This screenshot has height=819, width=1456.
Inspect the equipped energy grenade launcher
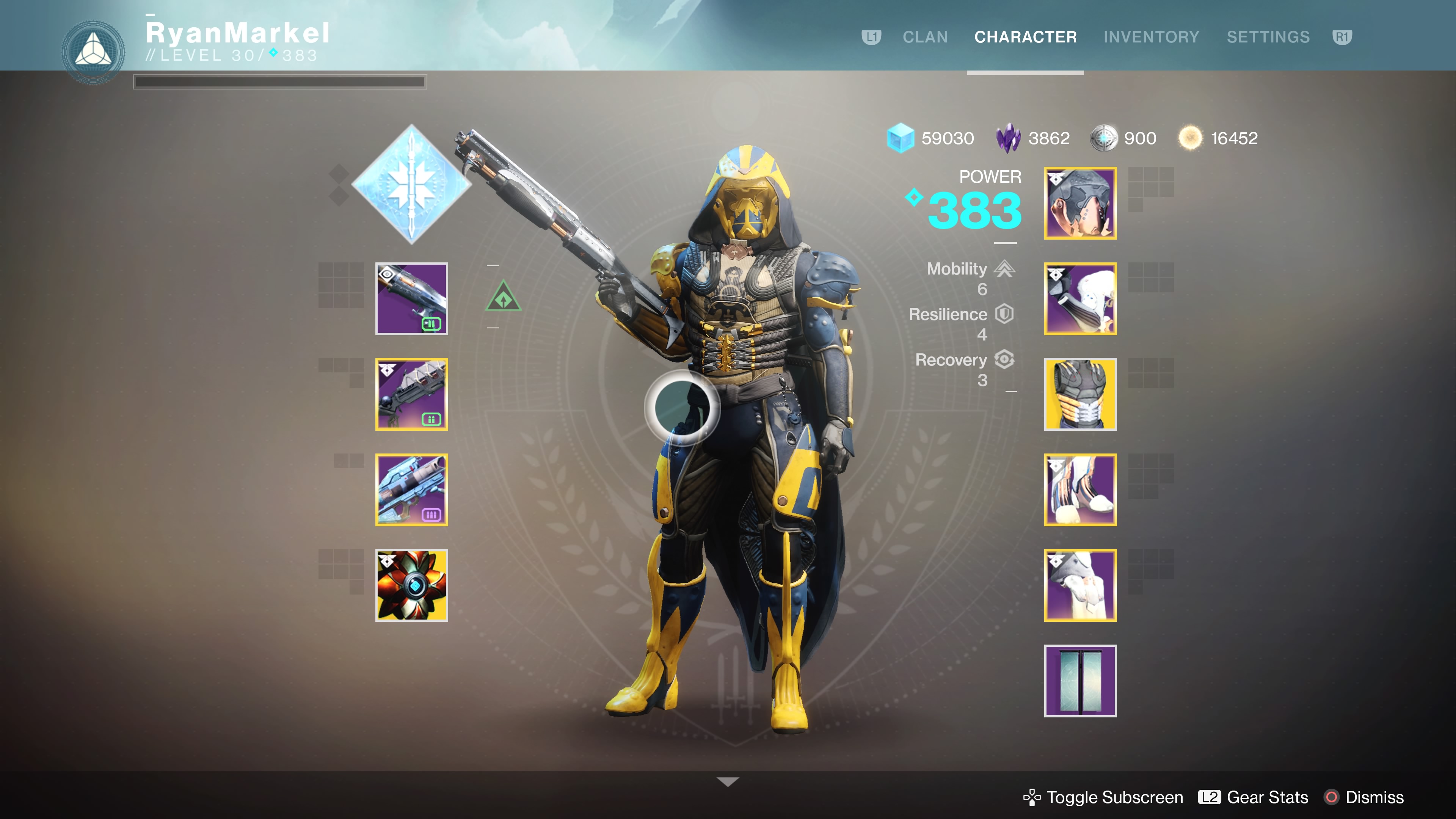[411, 394]
